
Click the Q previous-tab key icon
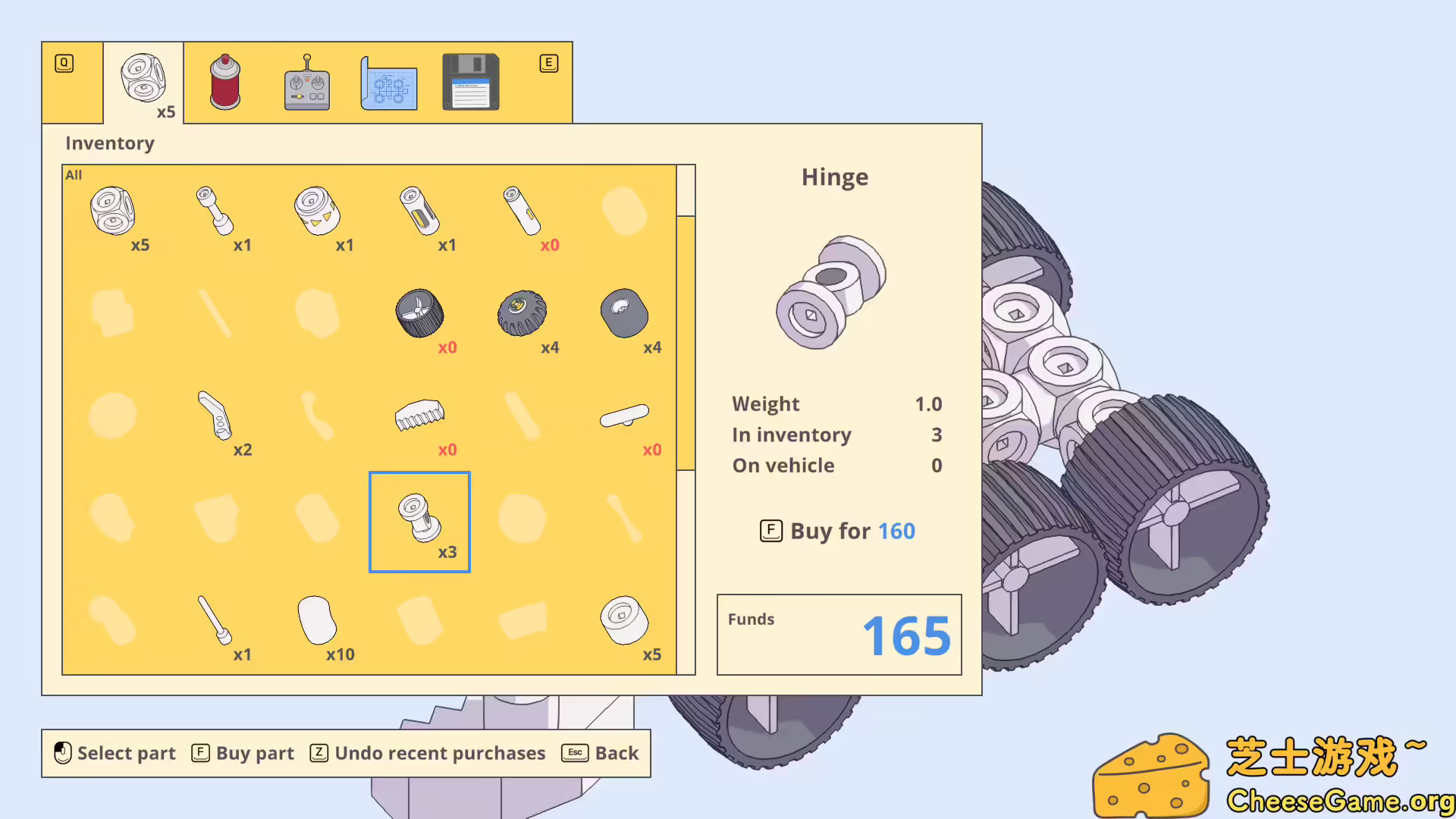tap(63, 64)
